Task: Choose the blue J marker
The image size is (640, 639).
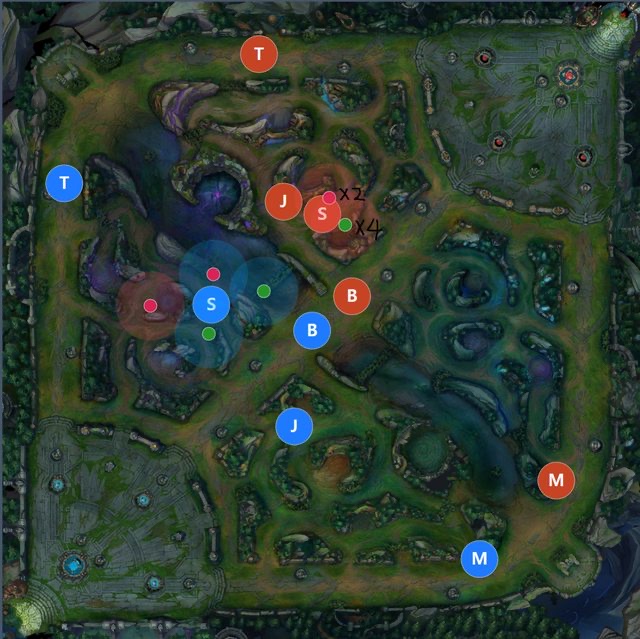Action: (x=294, y=426)
